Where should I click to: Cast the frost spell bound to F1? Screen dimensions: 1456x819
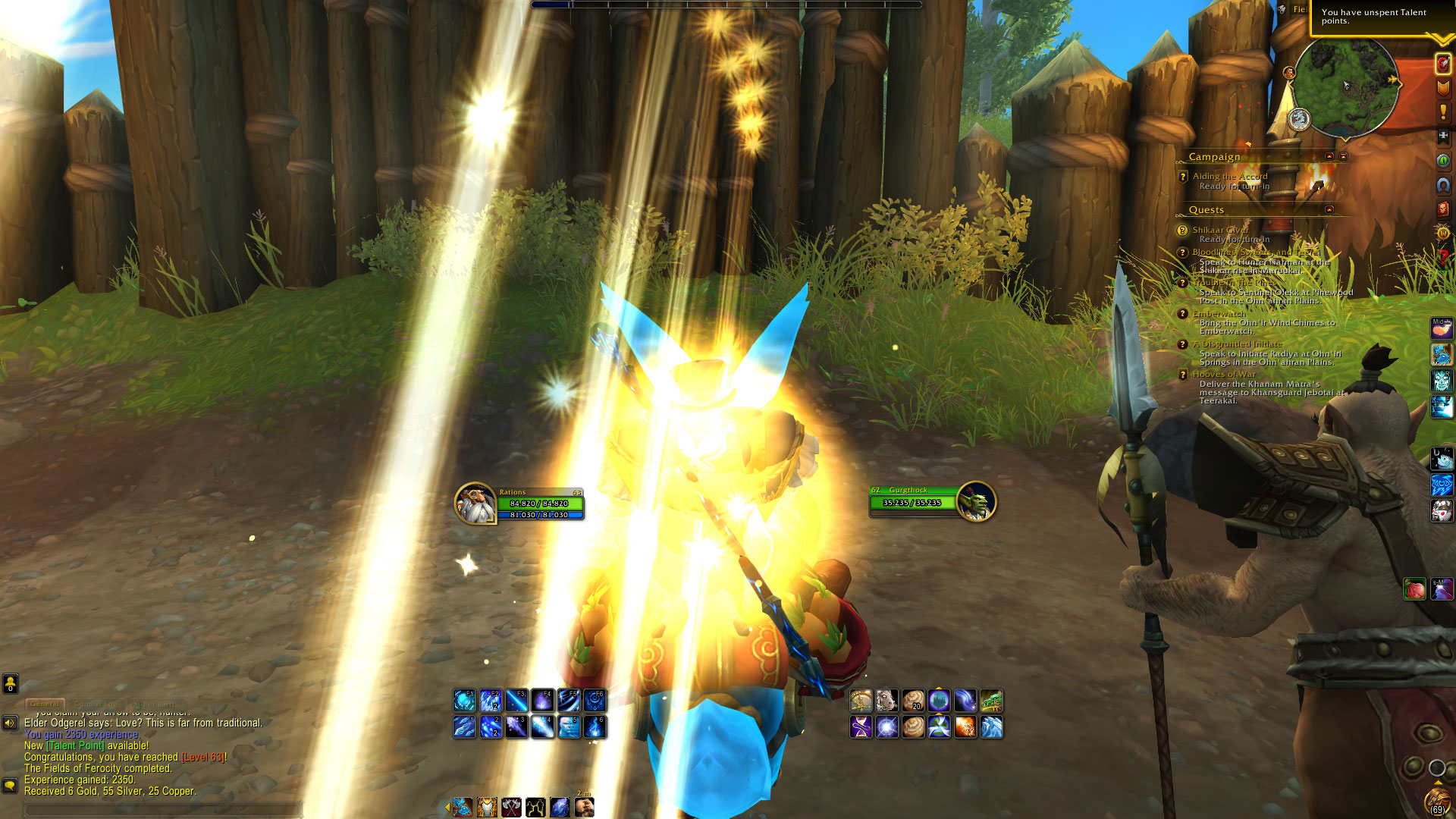[x=464, y=700]
